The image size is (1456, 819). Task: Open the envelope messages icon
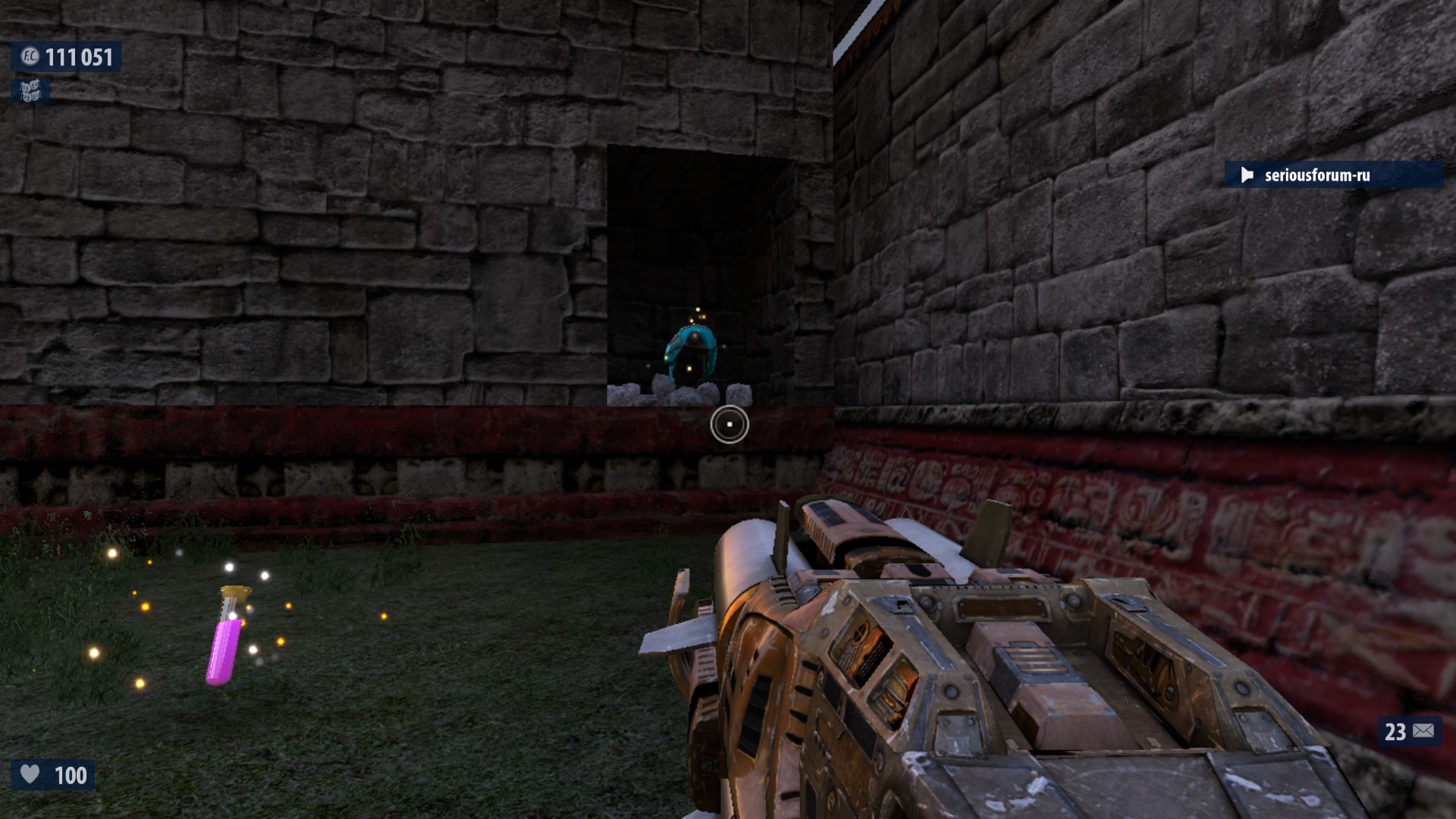(x=1423, y=731)
